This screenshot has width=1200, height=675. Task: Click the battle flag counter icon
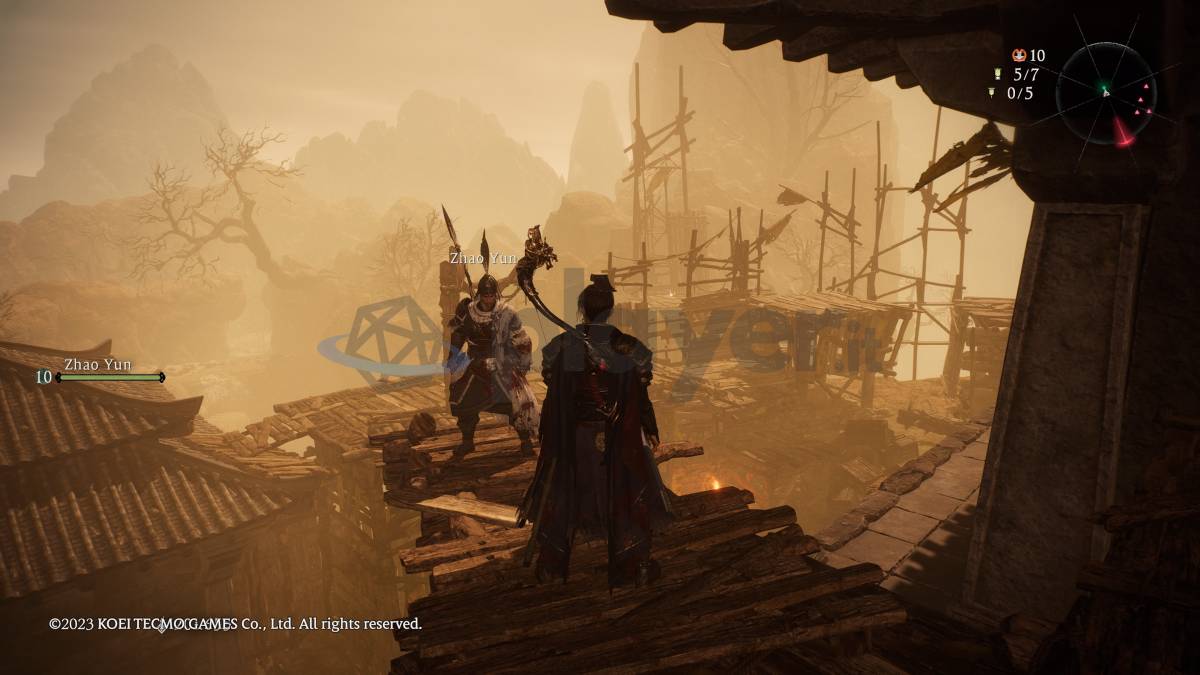(996, 74)
